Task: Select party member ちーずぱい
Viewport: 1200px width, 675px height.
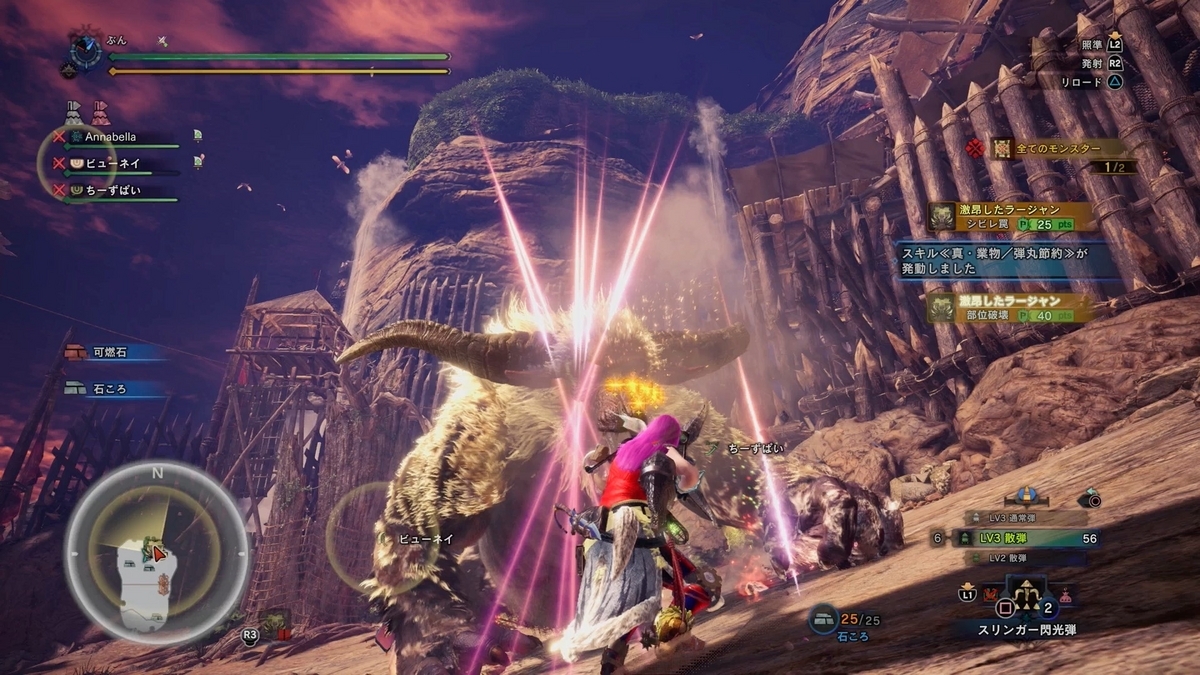Action: (x=112, y=189)
